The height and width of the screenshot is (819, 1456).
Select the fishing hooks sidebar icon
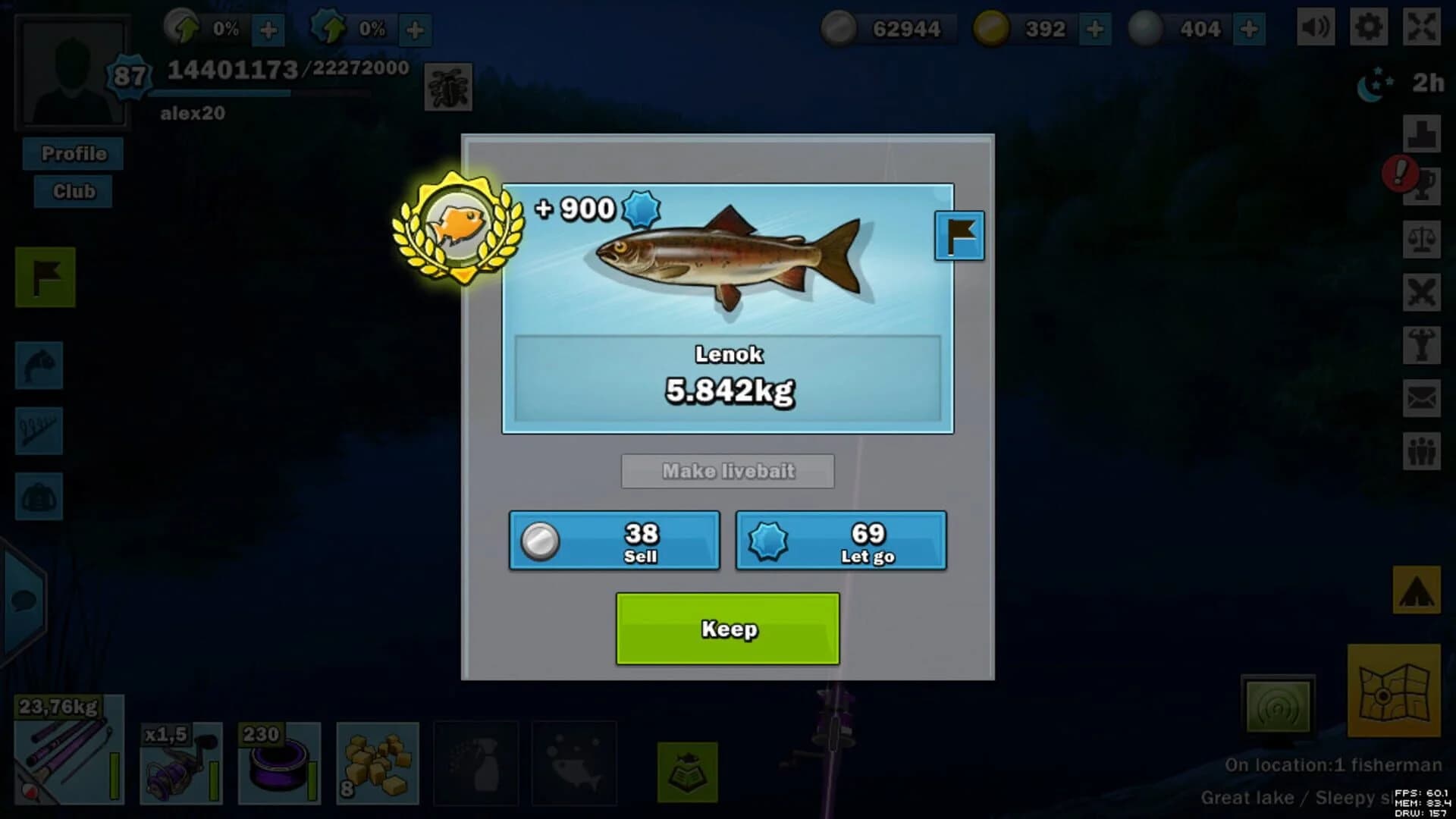click(x=39, y=431)
